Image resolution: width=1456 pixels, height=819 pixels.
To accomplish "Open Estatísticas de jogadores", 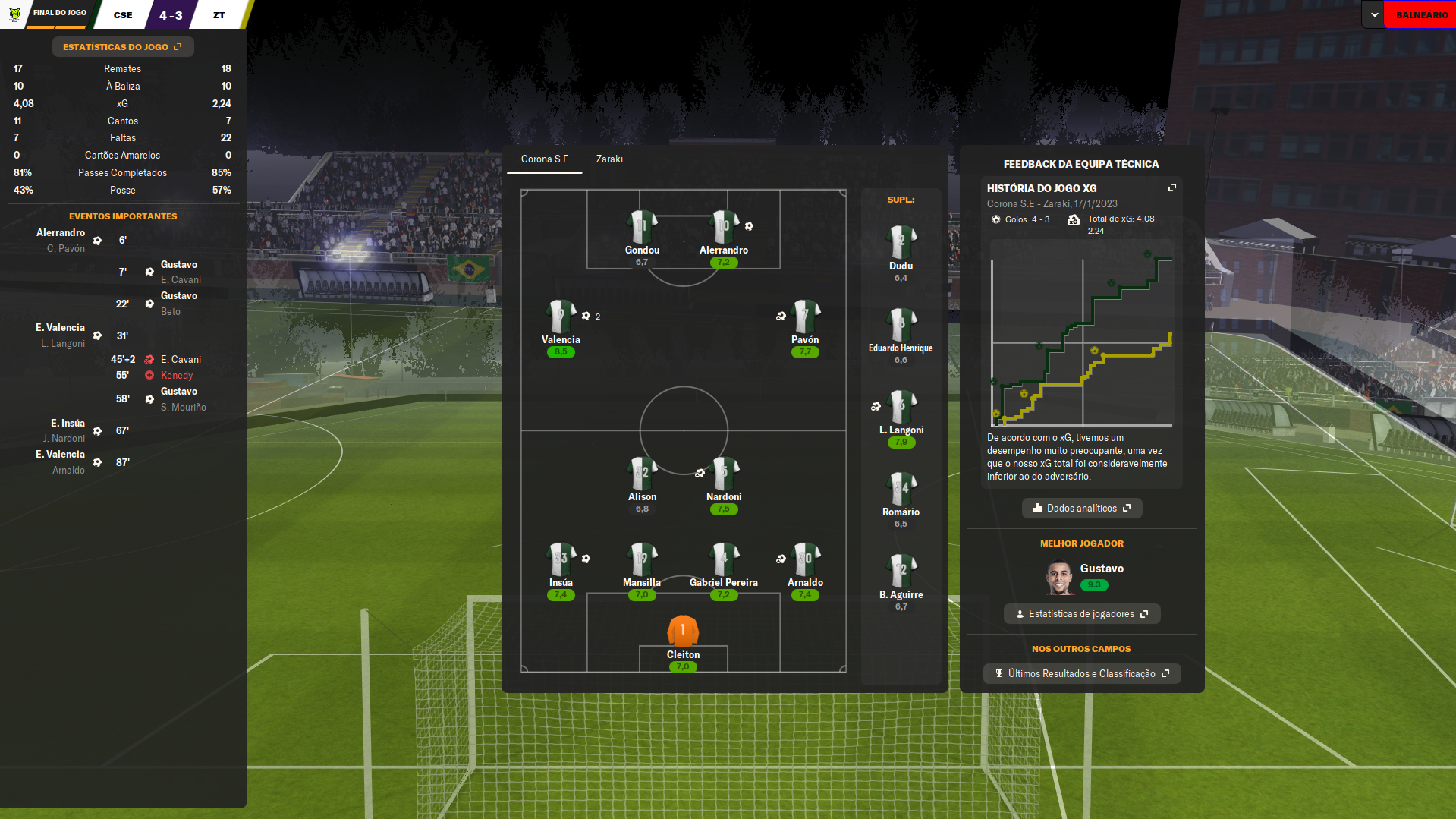I will pyautogui.click(x=1081, y=614).
